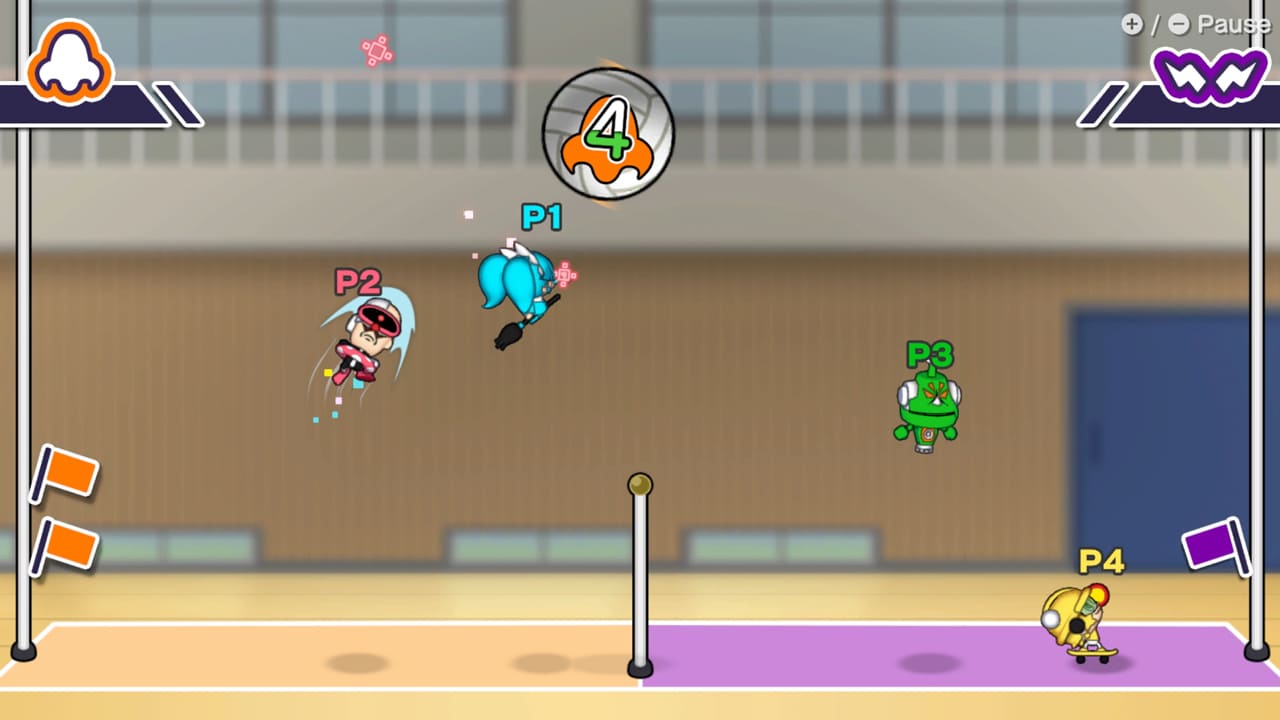Click the P2 name tag

tap(356, 283)
